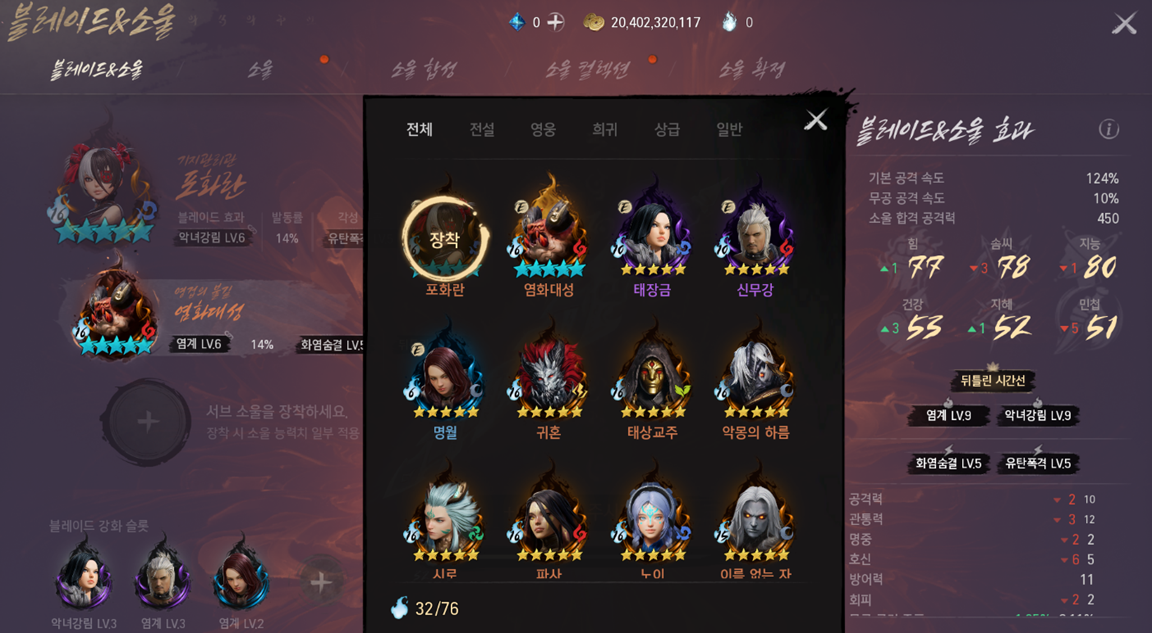Switch to the 전설 rarity filter
Screen dimensions: 1152x633
(x=482, y=129)
